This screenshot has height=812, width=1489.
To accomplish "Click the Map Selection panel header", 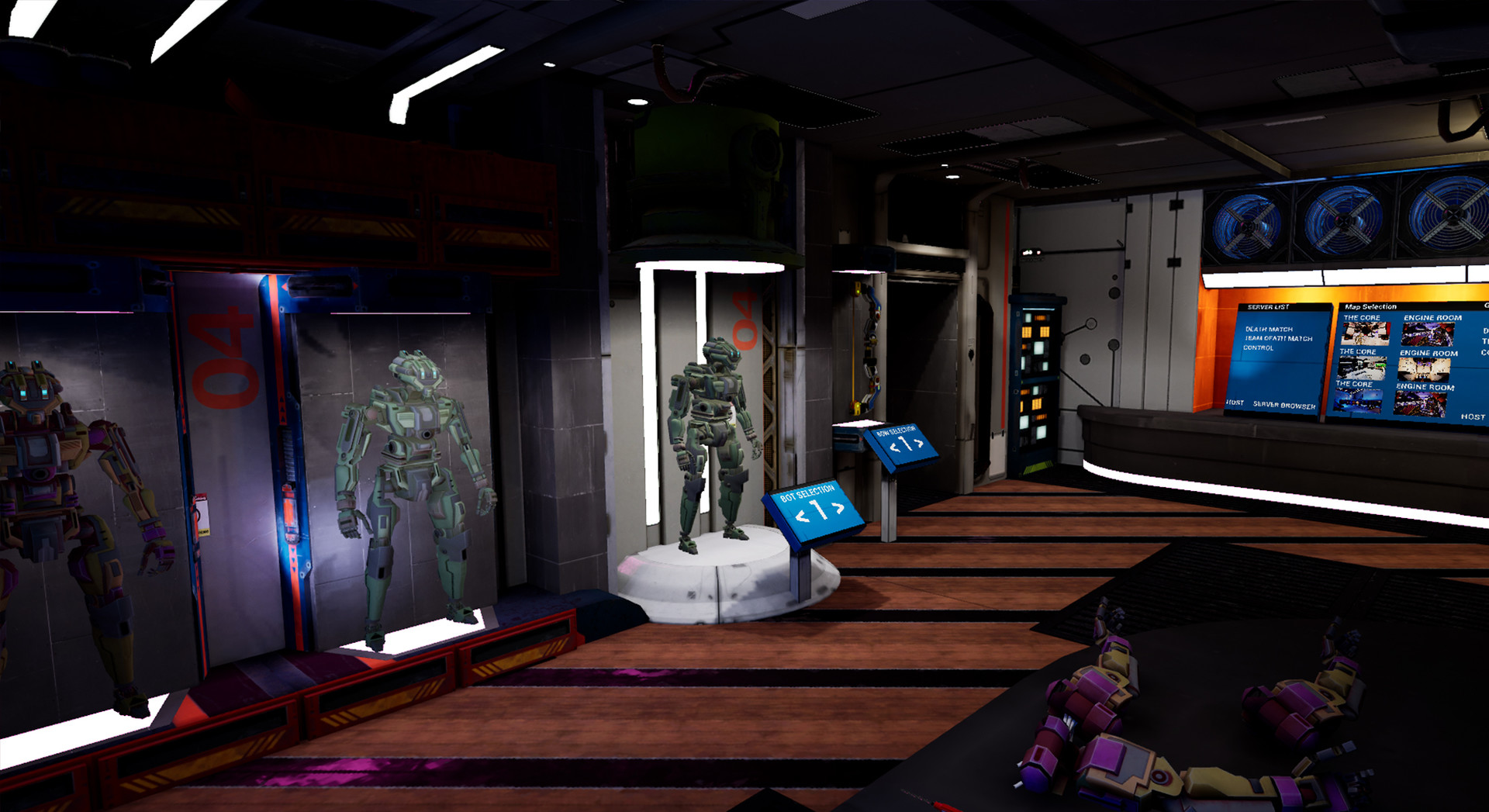I will click(1370, 306).
